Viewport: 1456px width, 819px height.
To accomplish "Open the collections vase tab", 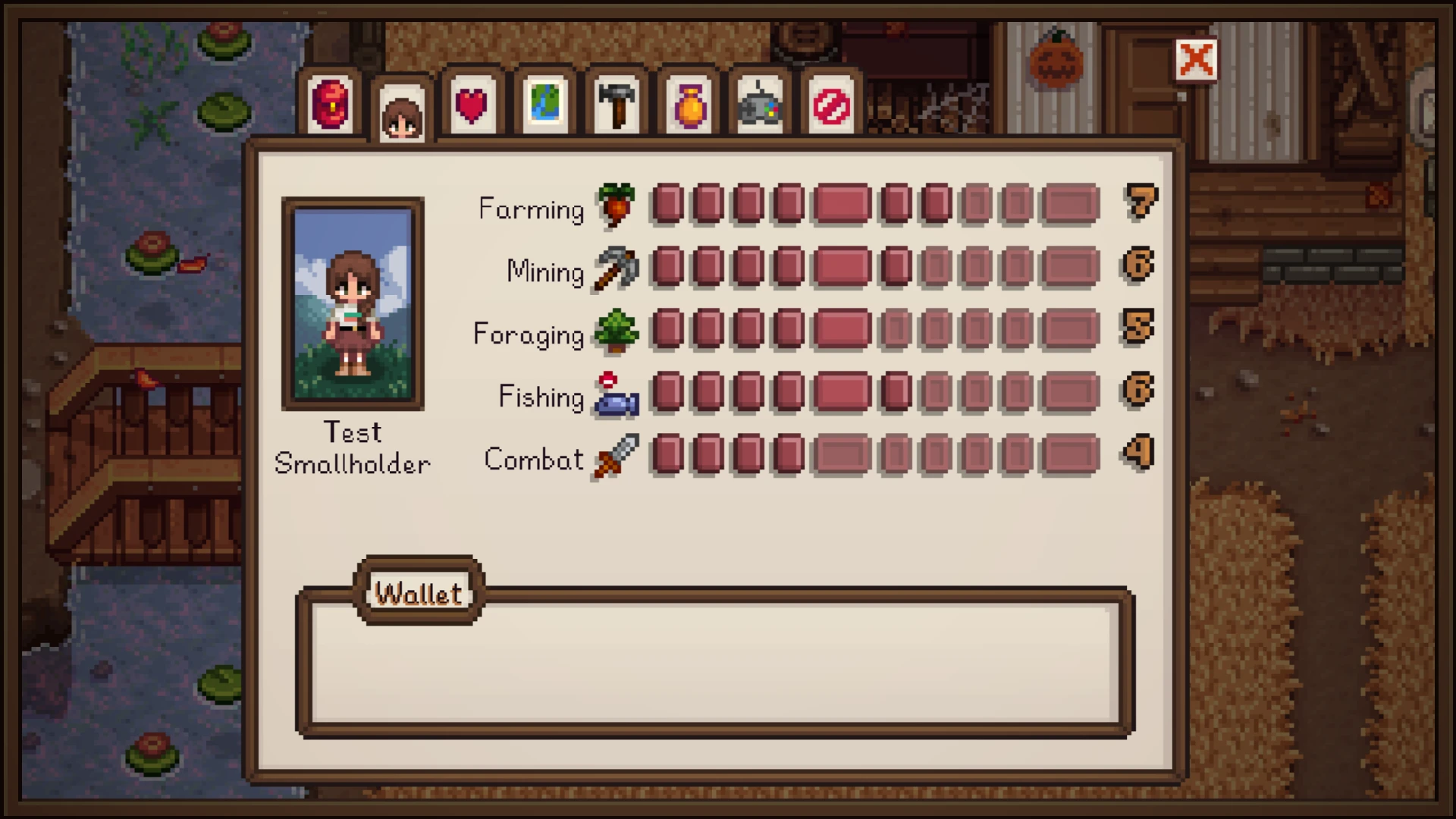I will (689, 104).
